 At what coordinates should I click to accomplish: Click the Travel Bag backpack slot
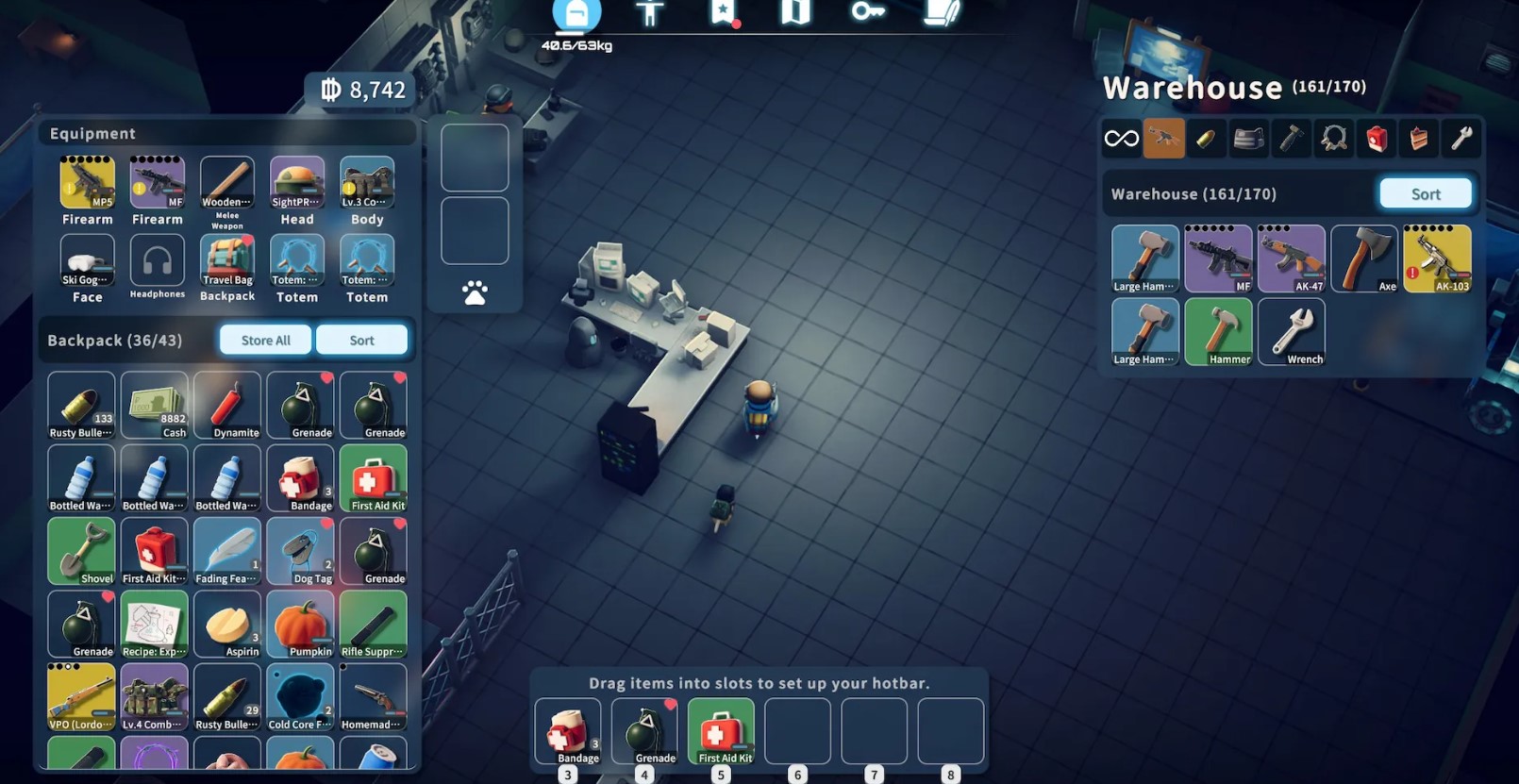click(x=227, y=260)
